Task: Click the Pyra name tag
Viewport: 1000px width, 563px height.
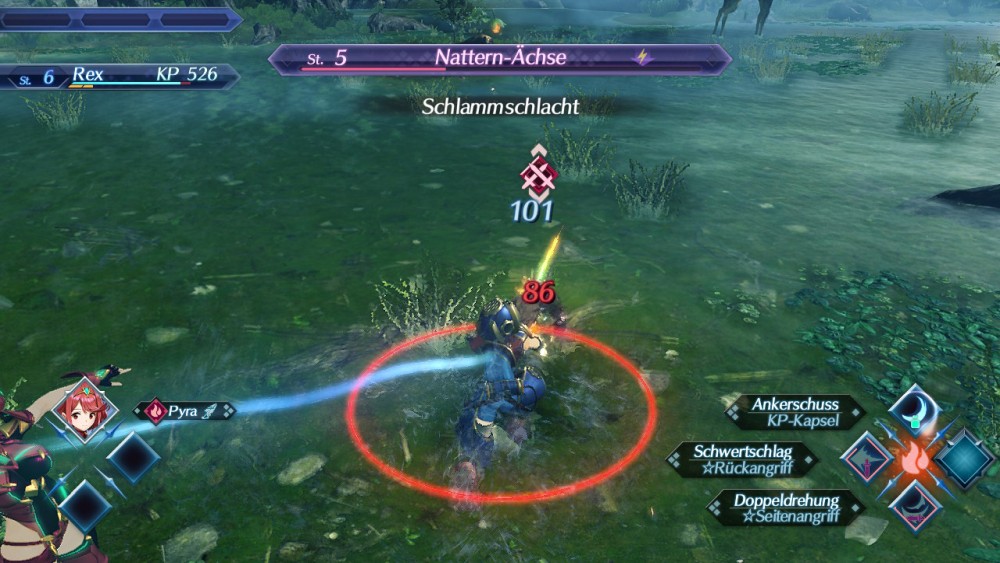Action: (x=185, y=411)
